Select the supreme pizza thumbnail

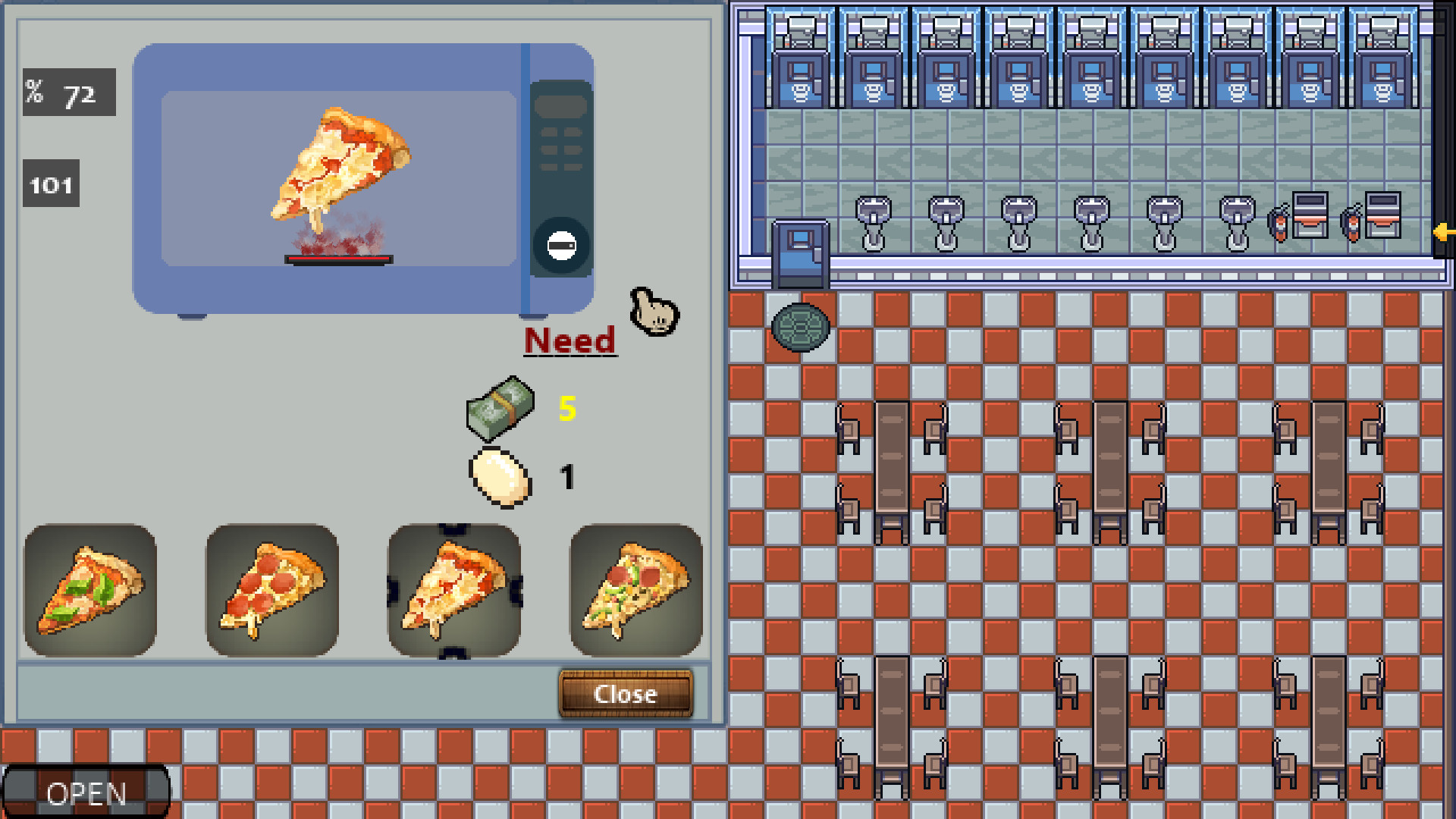coord(637,591)
